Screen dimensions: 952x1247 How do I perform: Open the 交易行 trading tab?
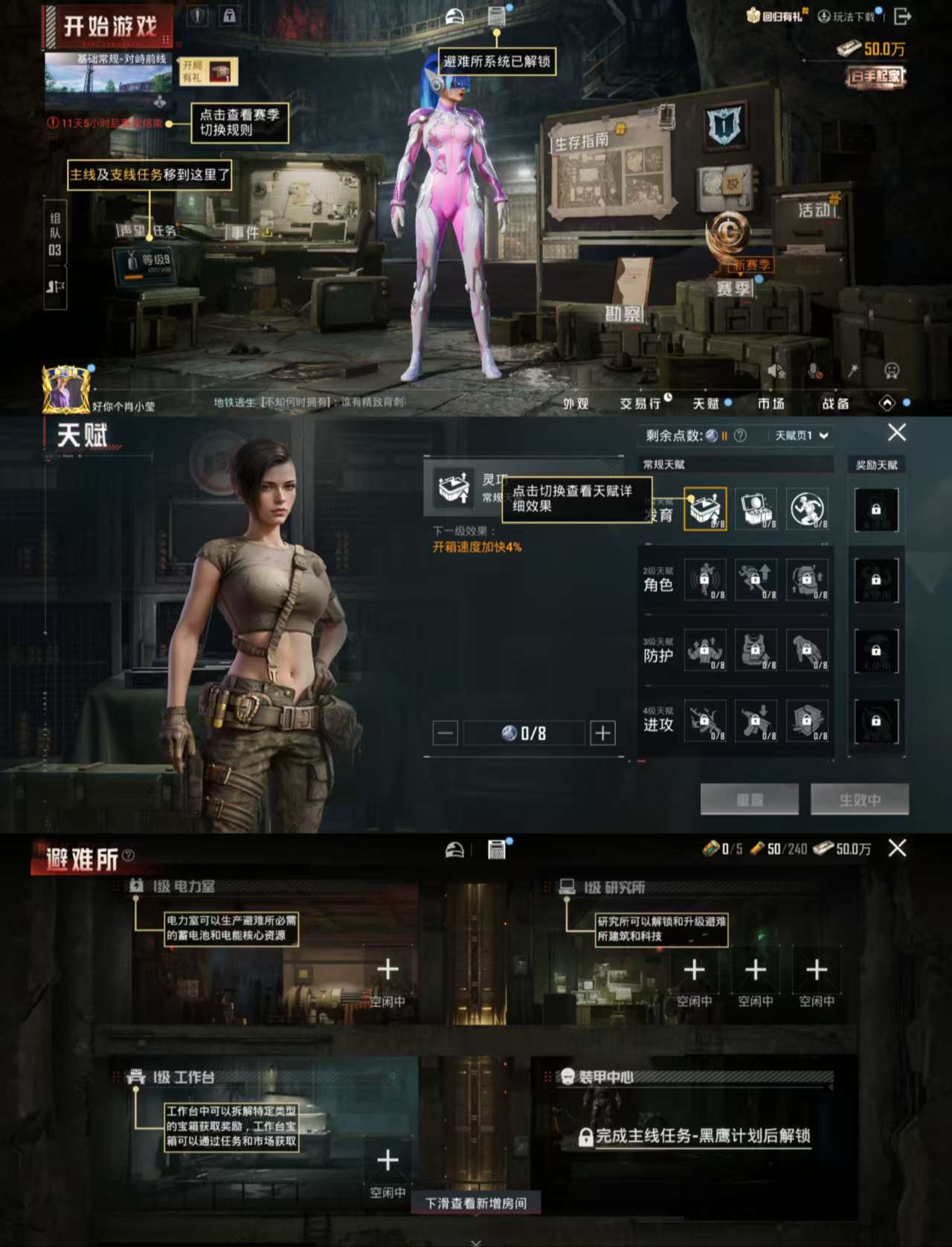tap(642, 404)
